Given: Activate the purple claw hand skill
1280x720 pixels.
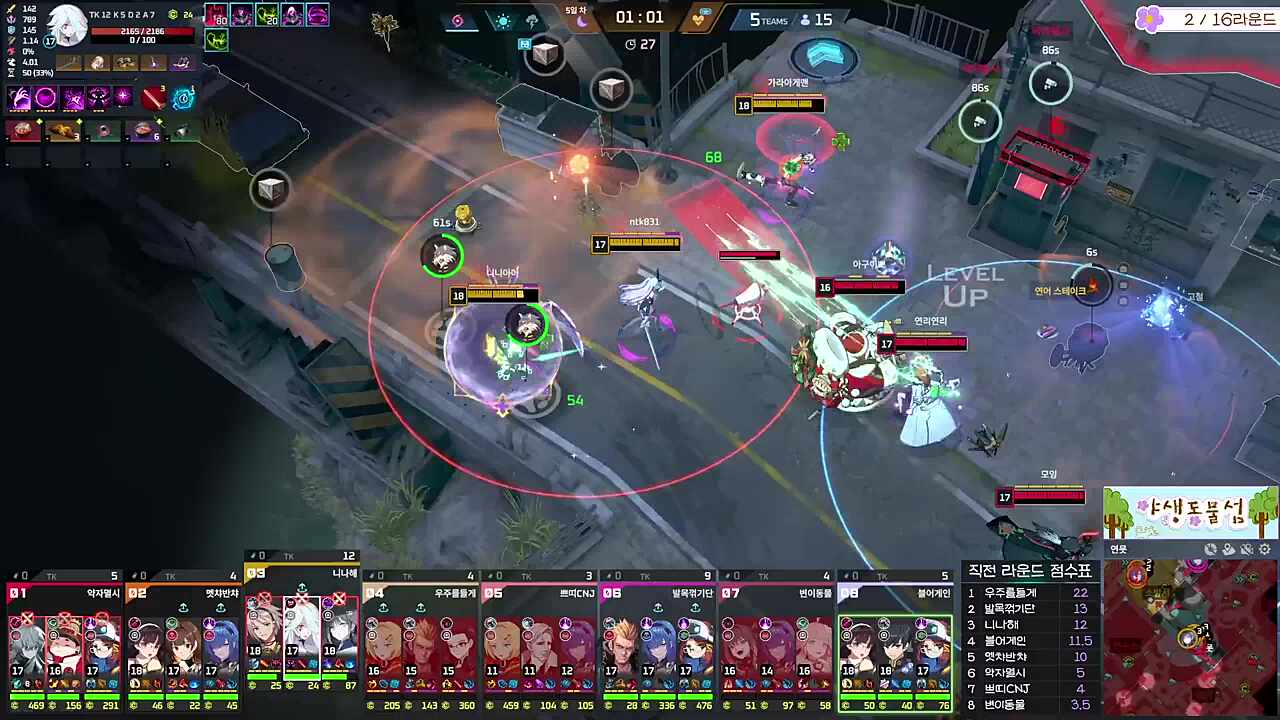Looking at the screenshot, I should (20, 98).
